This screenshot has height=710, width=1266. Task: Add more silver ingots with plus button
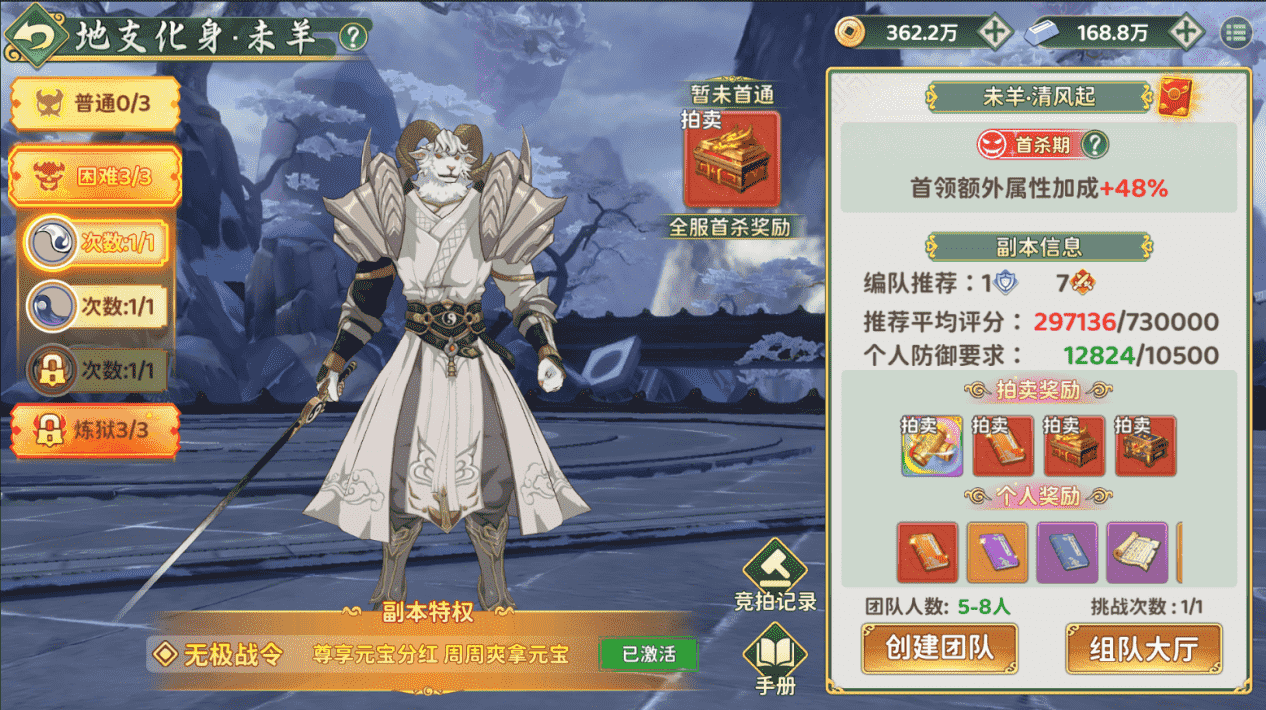(1186, 32)
